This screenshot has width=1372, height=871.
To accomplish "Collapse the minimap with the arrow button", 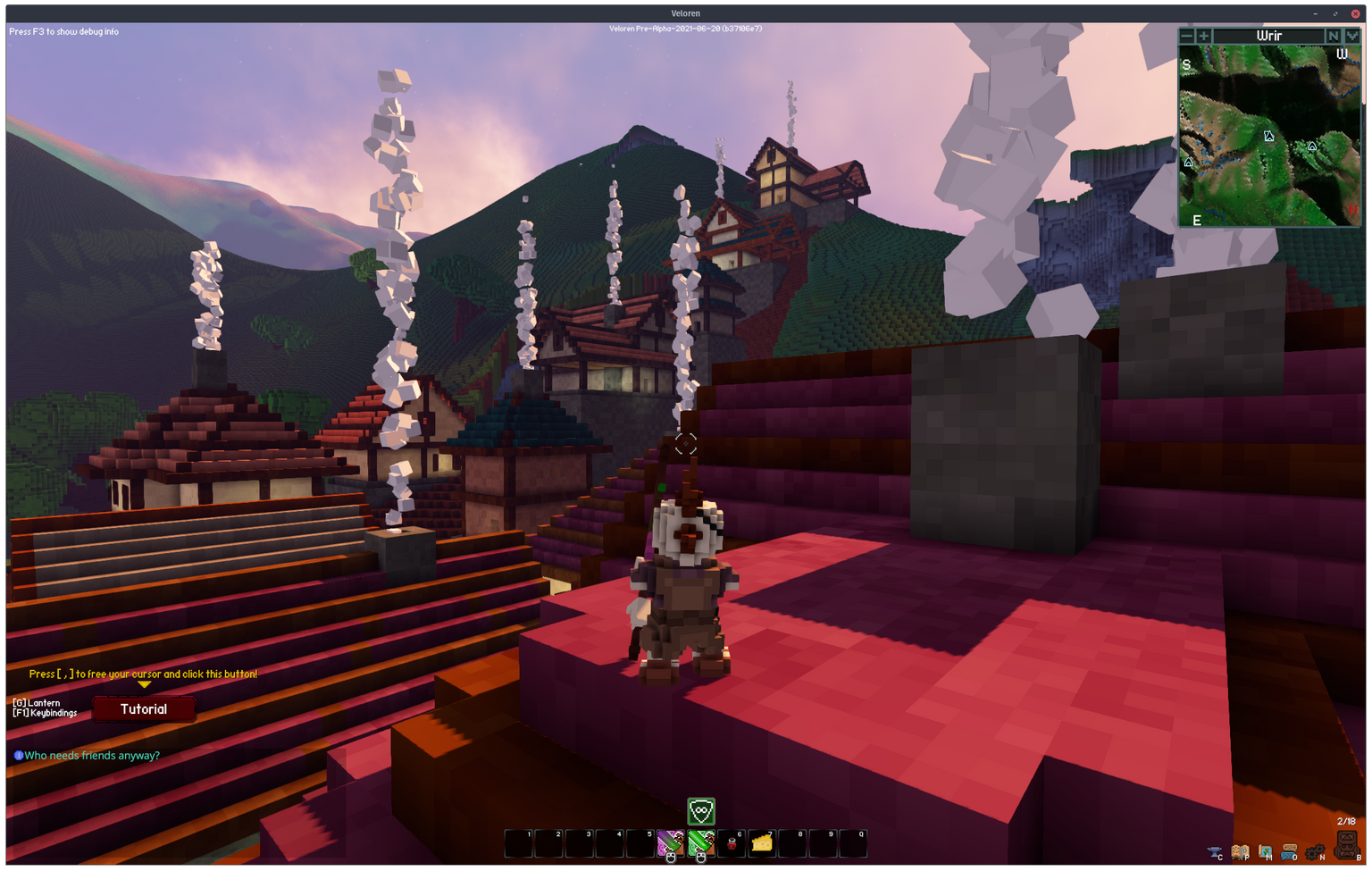I will point(1352,36).
